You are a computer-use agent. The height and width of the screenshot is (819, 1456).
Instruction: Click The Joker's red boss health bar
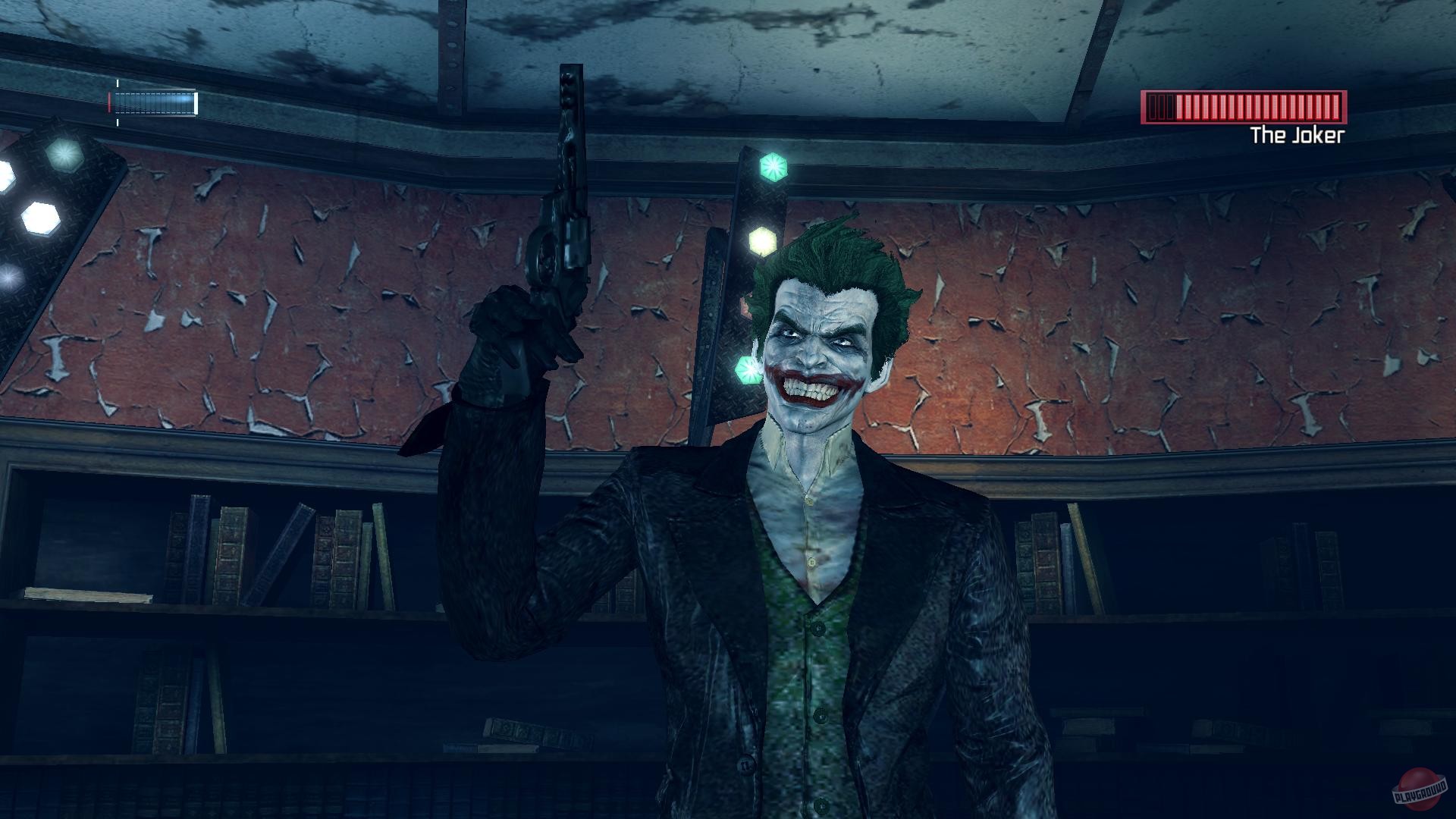point(1244,106)
